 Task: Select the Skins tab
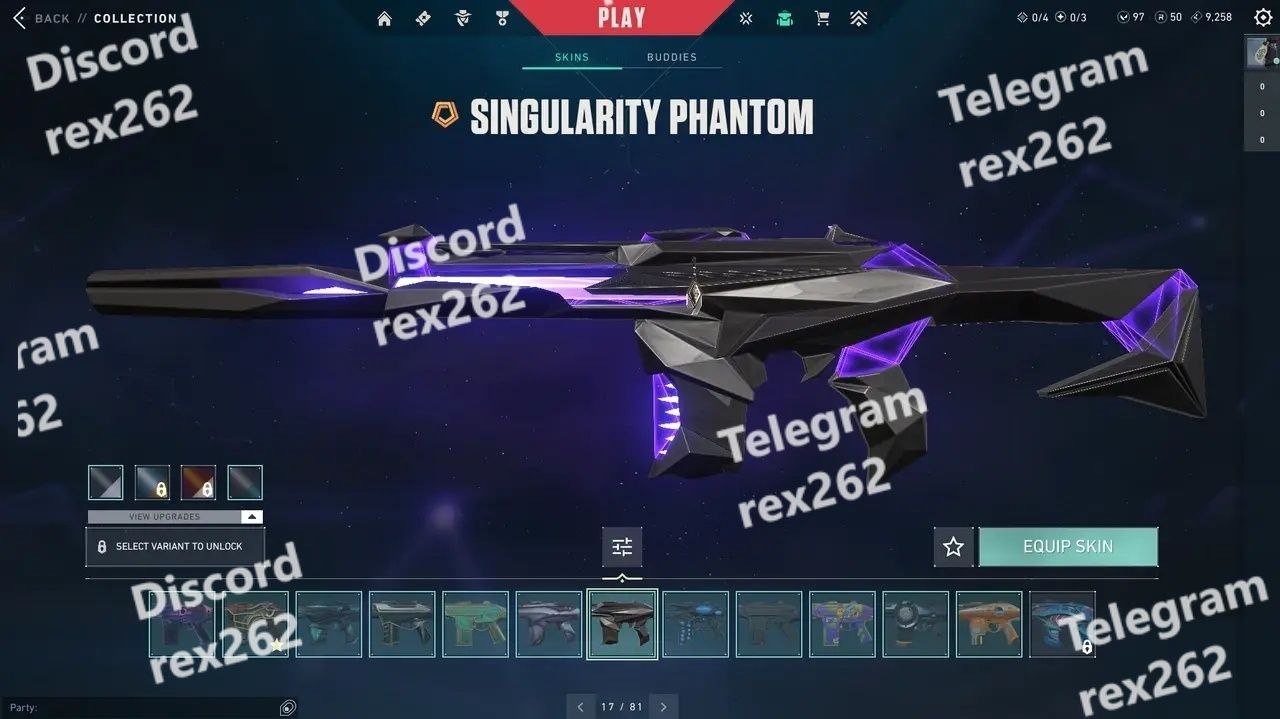pyautogui.click(x=572, y=57)
